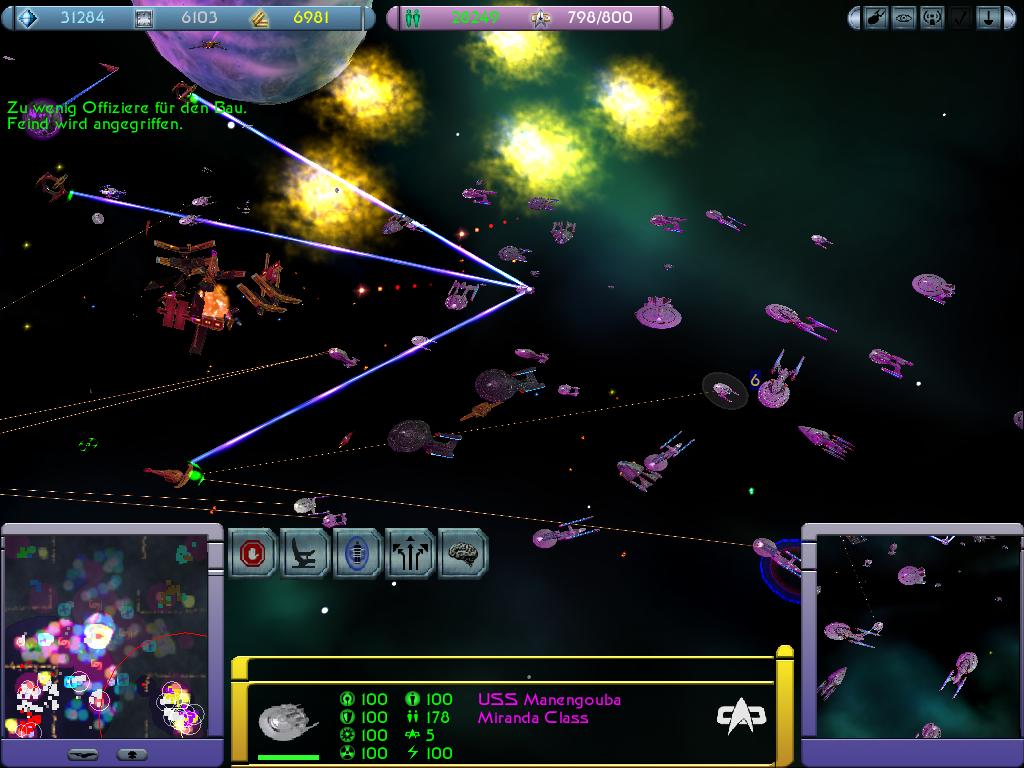
Task: Click the tactical minimap
Action: 106,636
